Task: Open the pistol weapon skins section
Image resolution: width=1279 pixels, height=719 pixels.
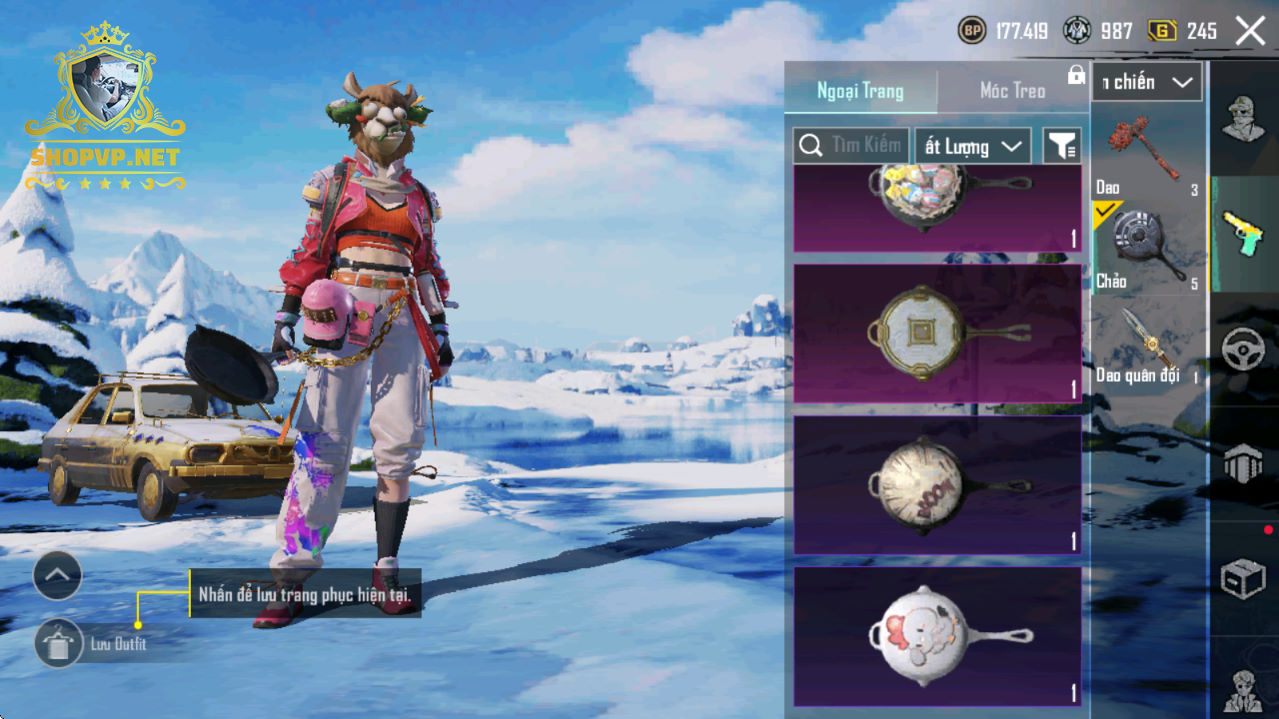Action: coord(1243,234)
